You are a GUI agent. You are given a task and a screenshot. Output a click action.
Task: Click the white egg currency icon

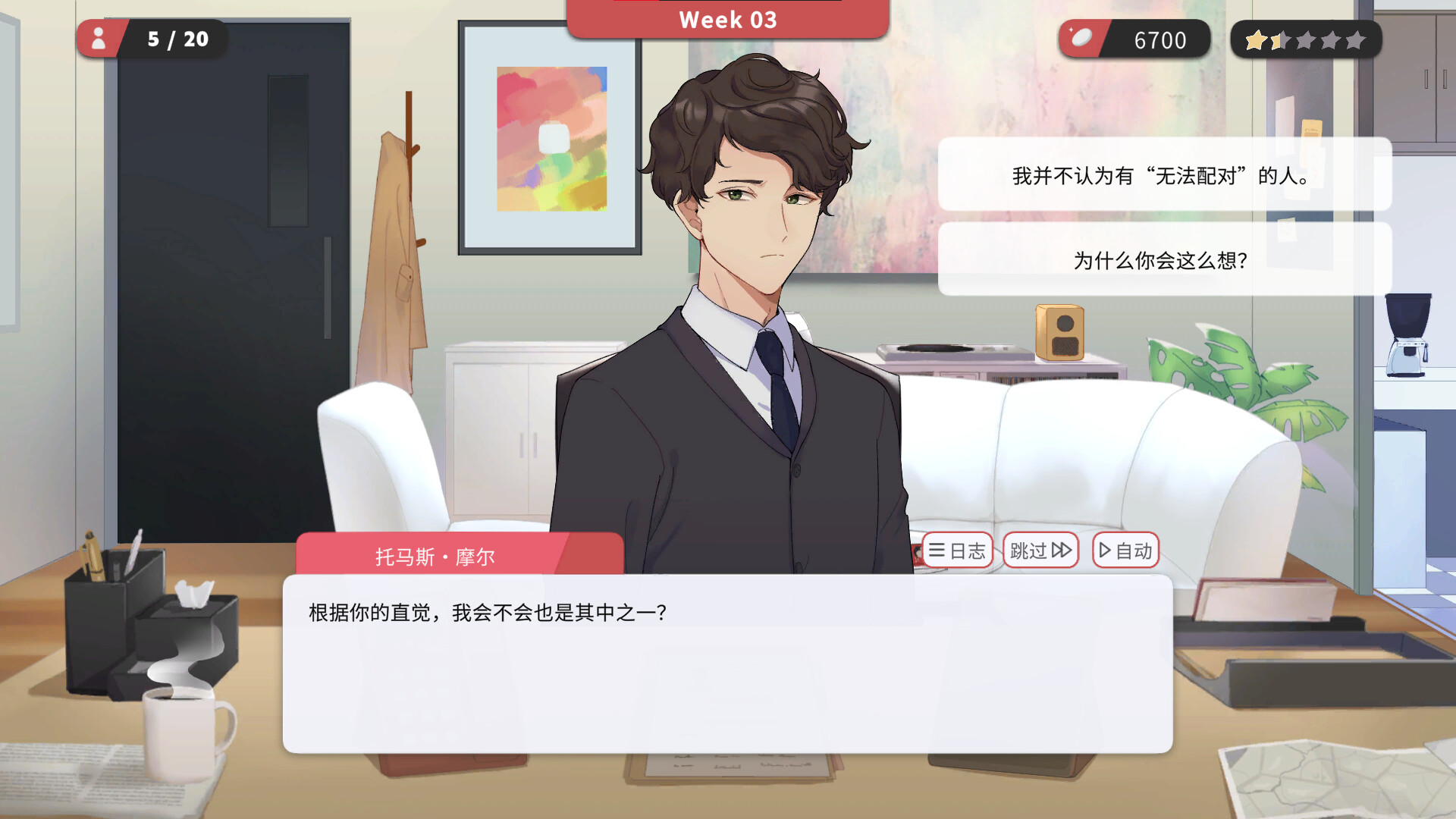1080,38
